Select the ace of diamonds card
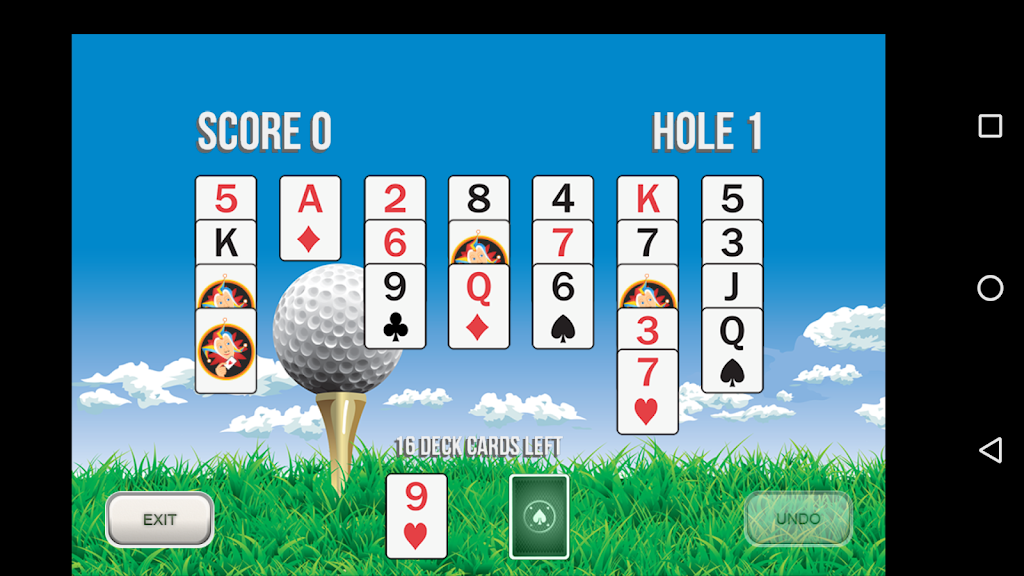This screenshot has width=1024, height=576. (x=310, y=218)
